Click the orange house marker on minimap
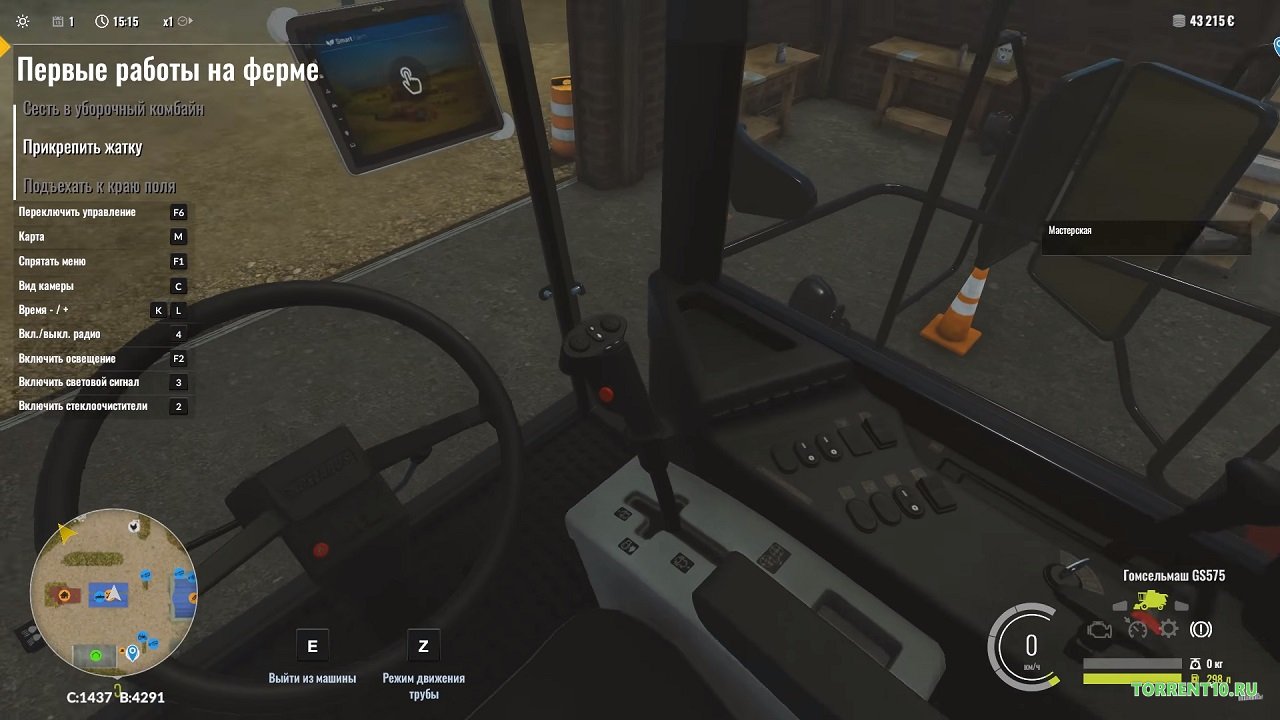Image resolution: width=1280 pixels, height=720 pixels. [65, 596]
